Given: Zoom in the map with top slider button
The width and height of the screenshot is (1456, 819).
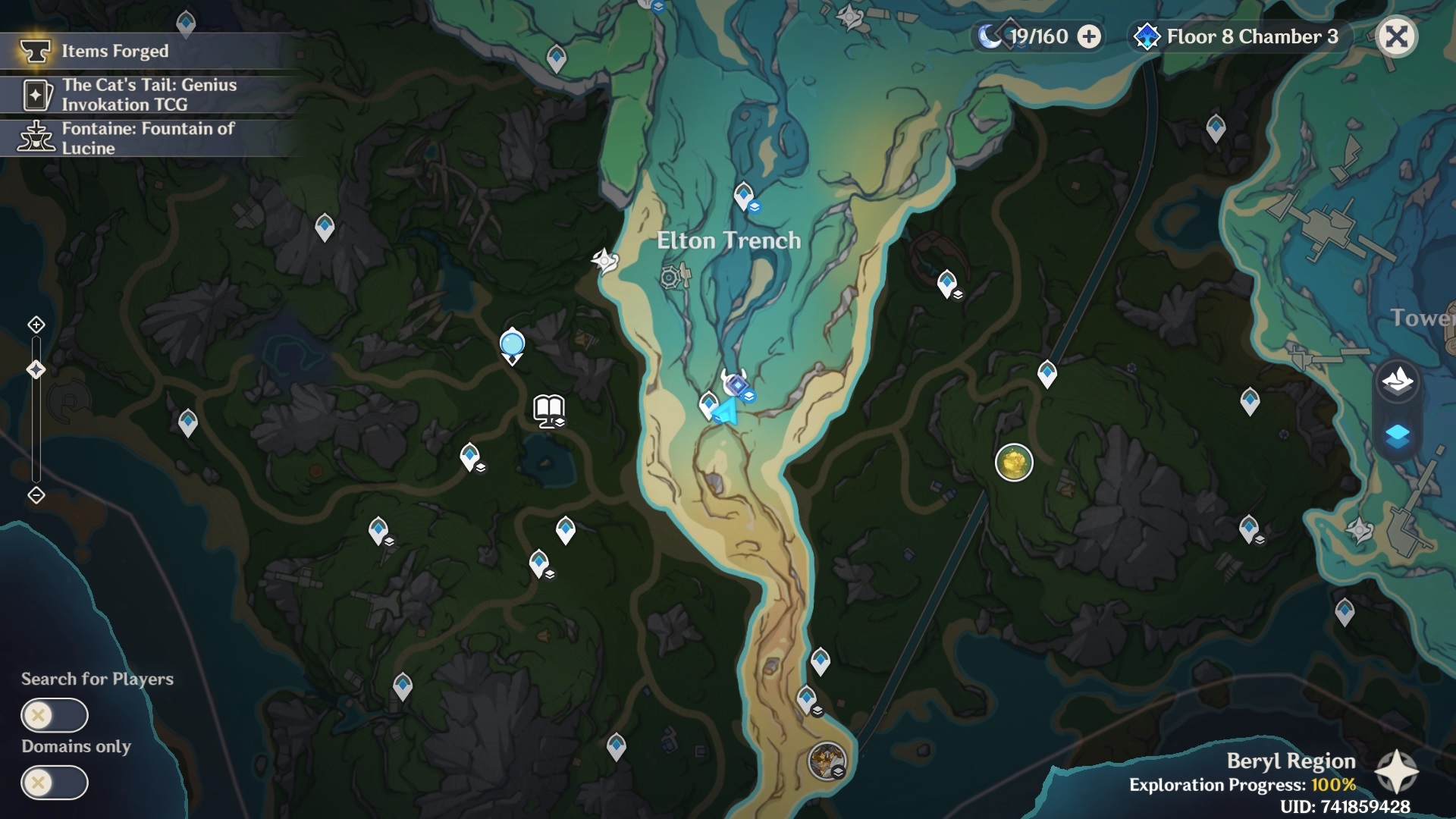Looking at the screenshot, I should click(x=36, y=325).
